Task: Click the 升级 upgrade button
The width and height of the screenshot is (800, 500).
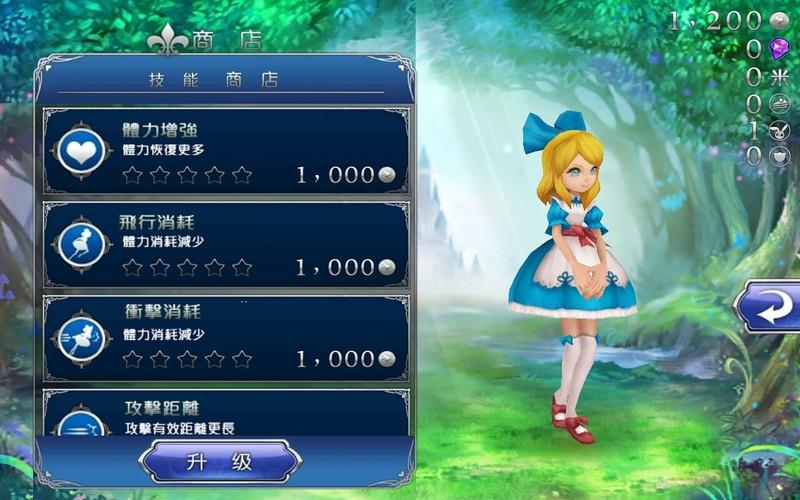Action: pos(220,462)
